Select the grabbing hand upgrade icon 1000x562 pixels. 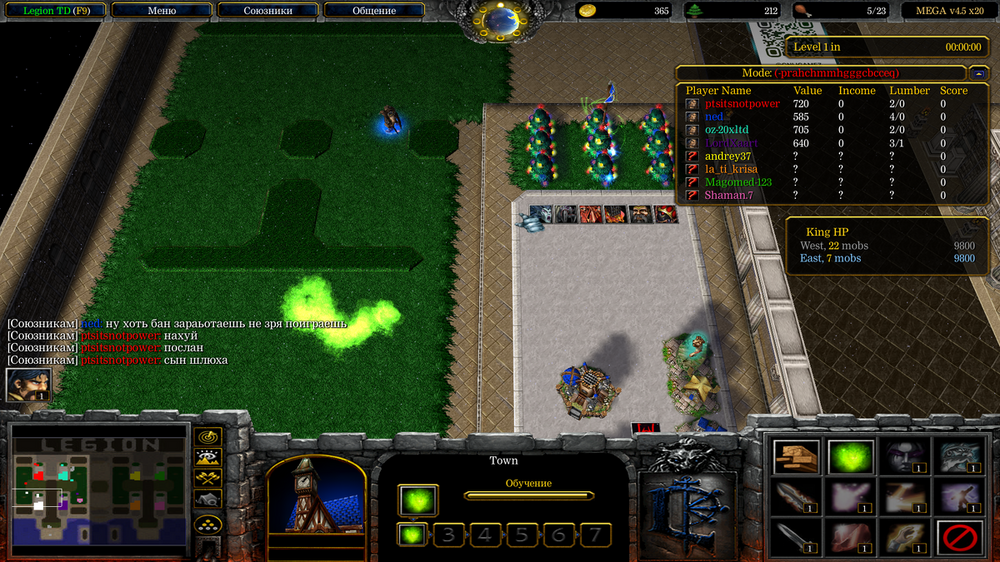click(x=904, y=538)
